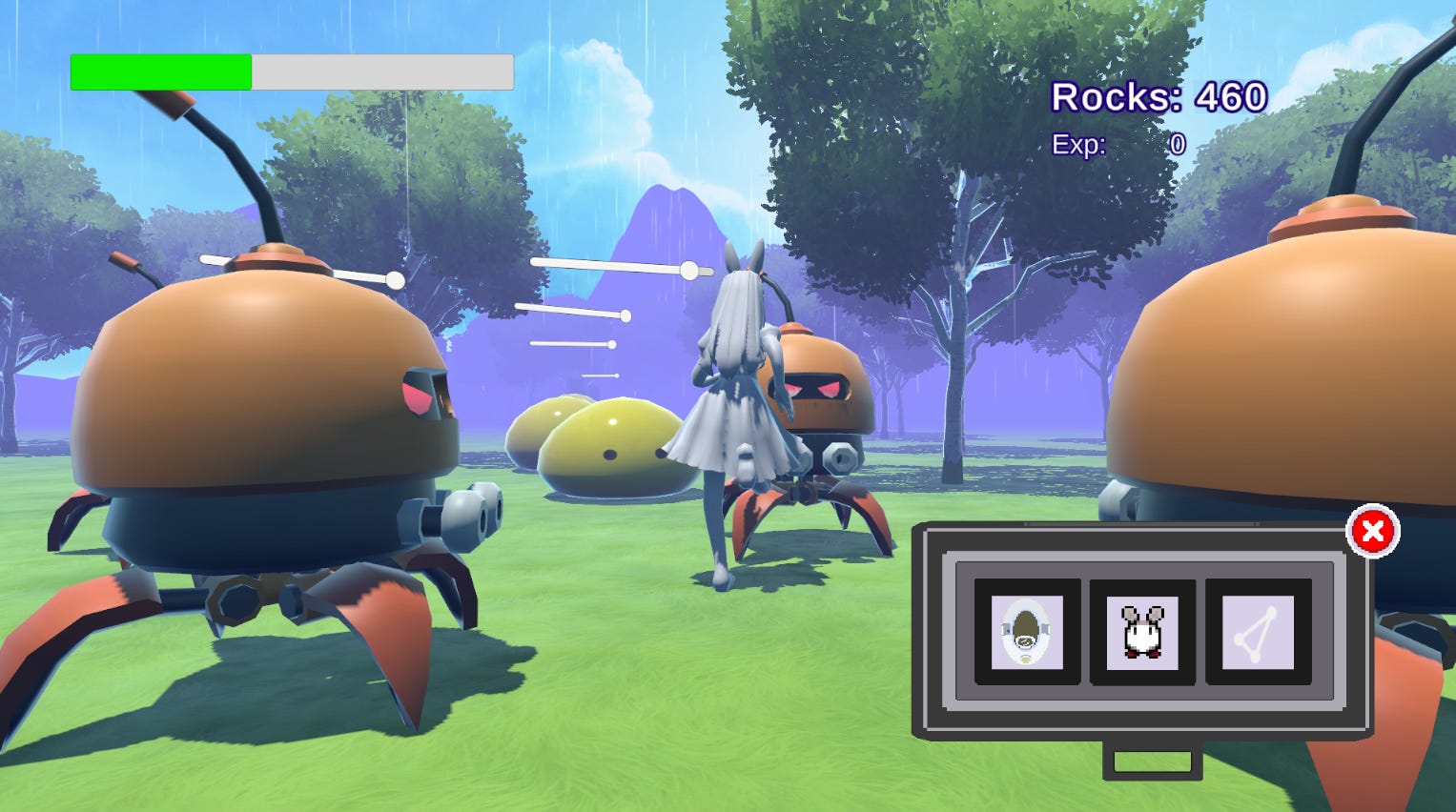Click the green indicator on the monitor stand
1456x812 pixels.
(x=1151, y=760)
